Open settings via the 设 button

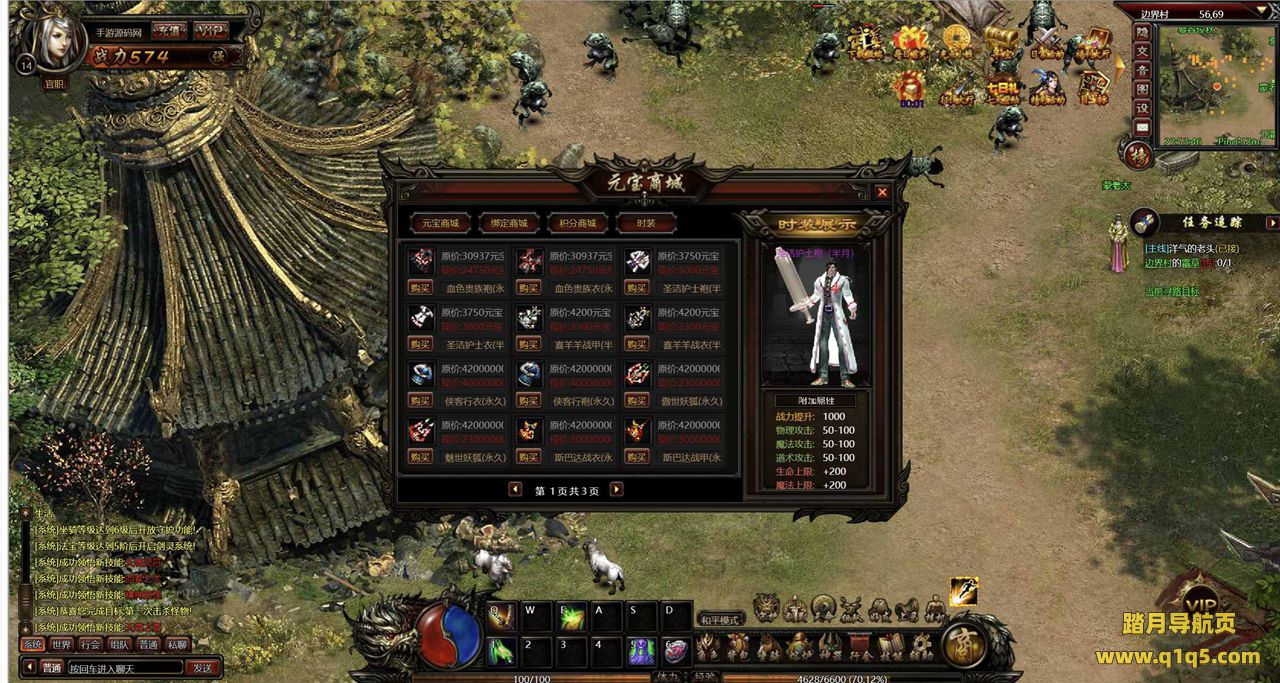point(1142,108)
